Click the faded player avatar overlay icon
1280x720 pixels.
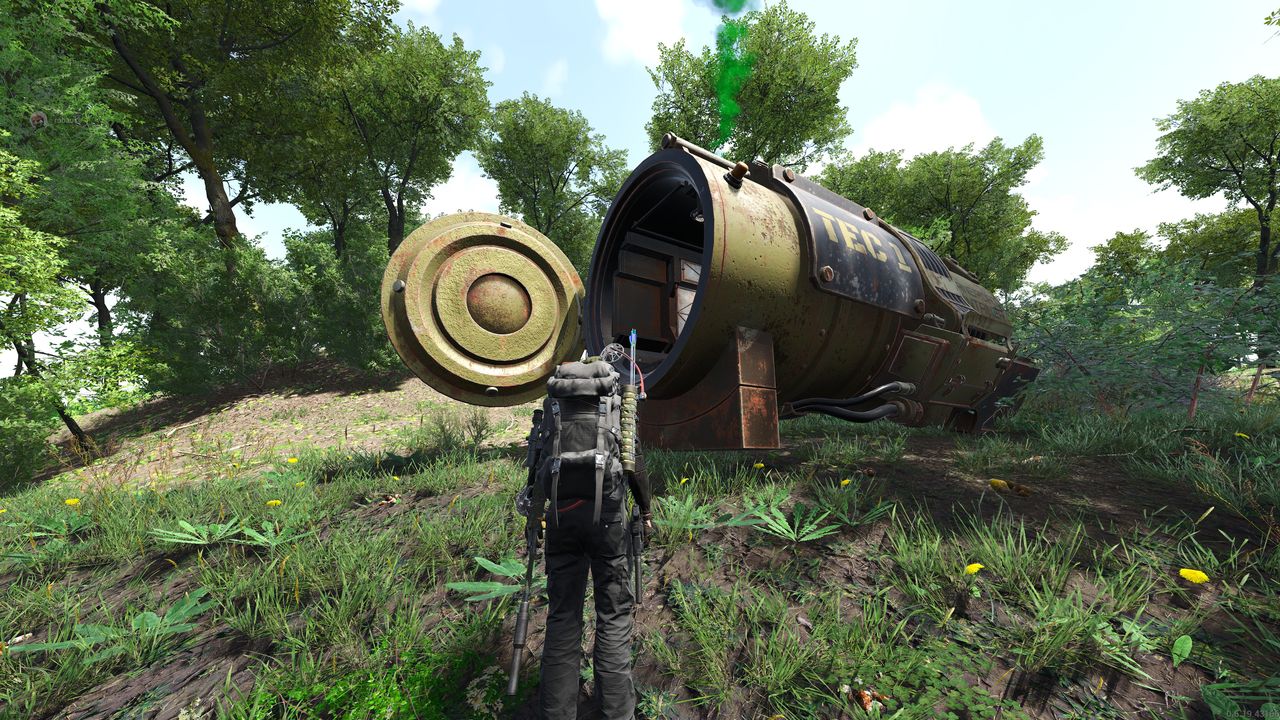(x=38, y=120)
